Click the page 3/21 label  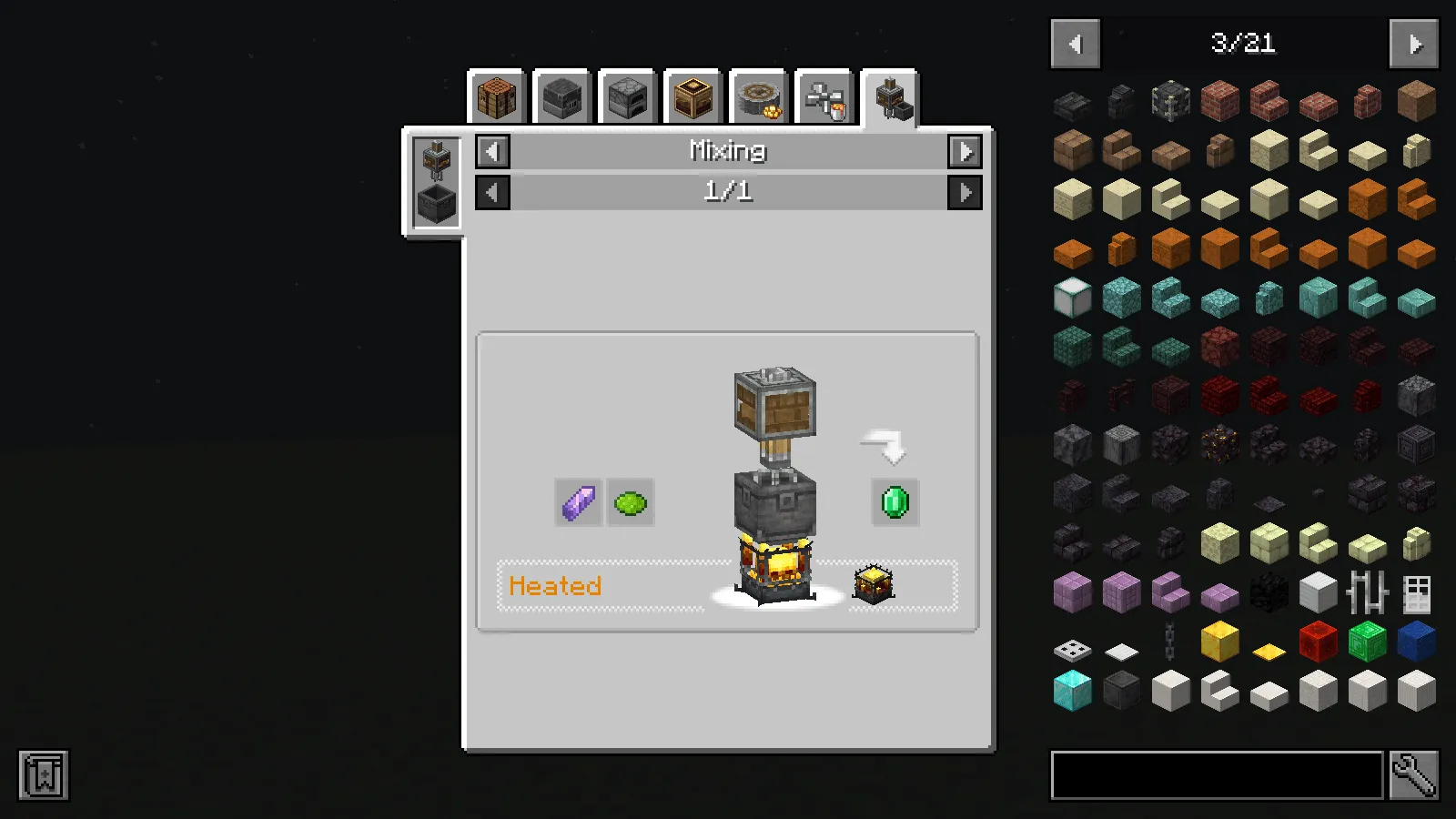(x=1244, y=44)
